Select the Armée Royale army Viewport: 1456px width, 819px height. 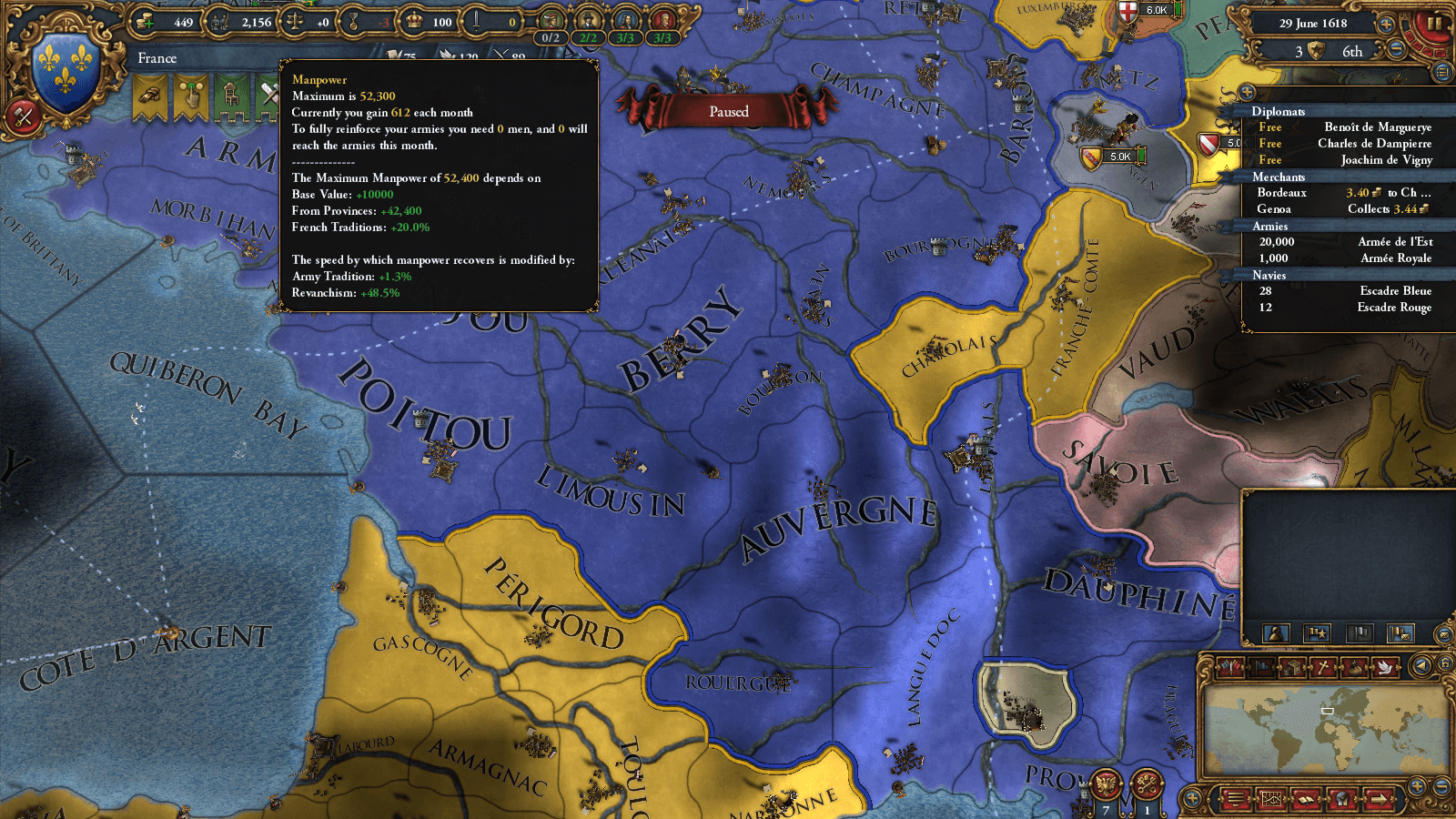click(1345, 258)
